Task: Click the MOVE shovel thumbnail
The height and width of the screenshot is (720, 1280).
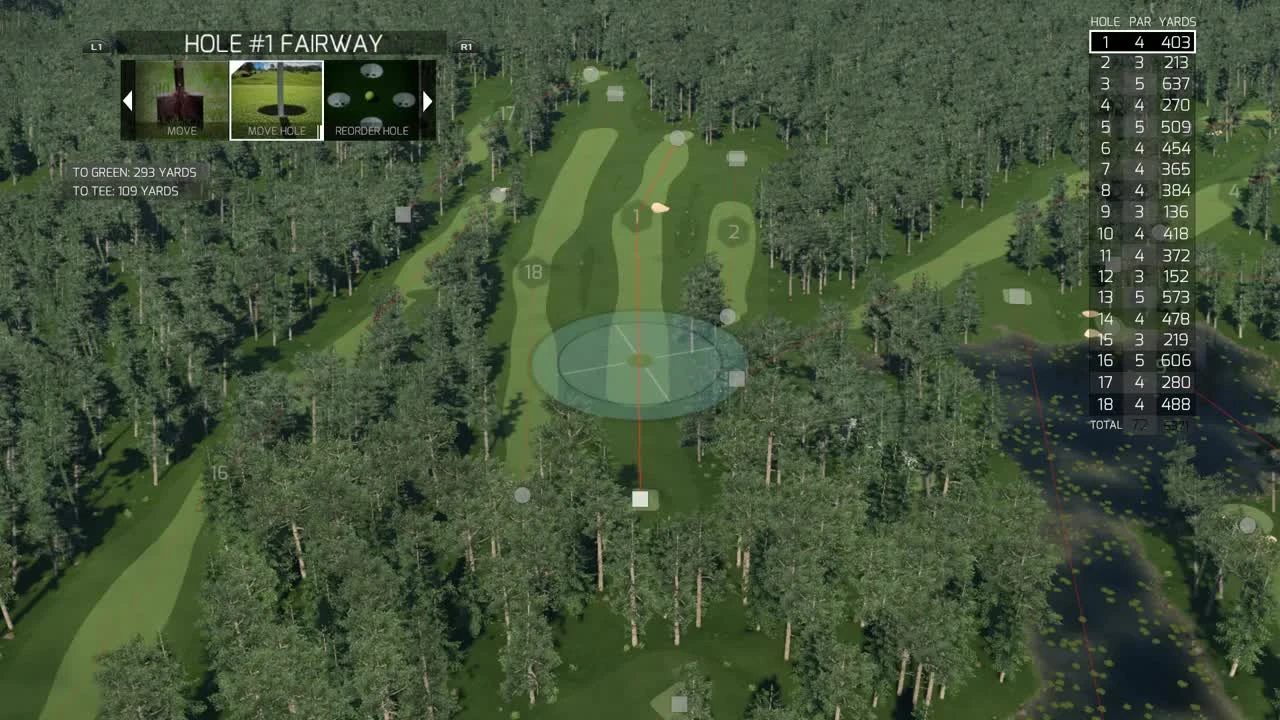Action: point(179,97)
